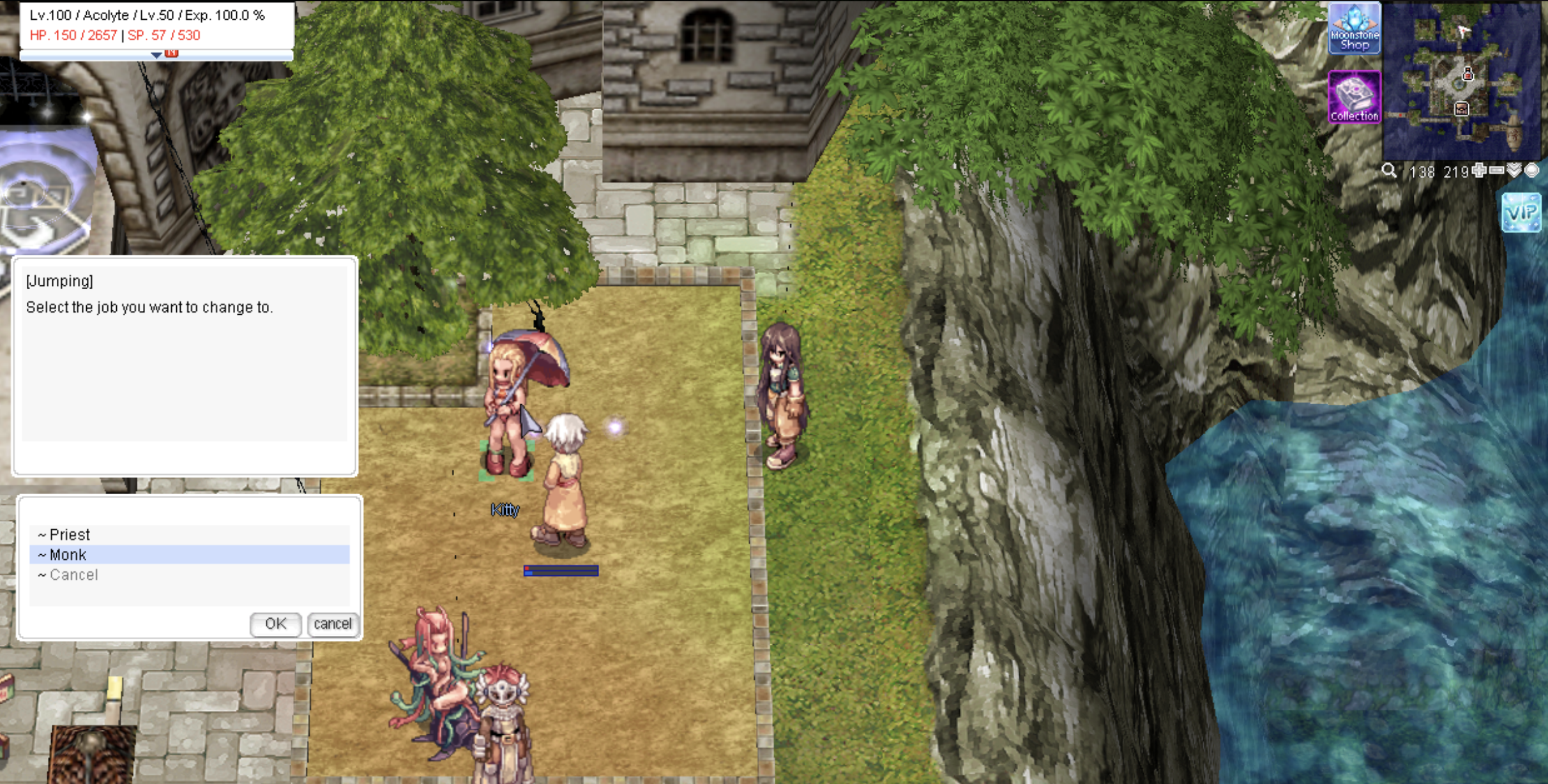1548x784 pixels.
Task: Zoom in the minimap with the plus button
Action: pos(1478,170)
